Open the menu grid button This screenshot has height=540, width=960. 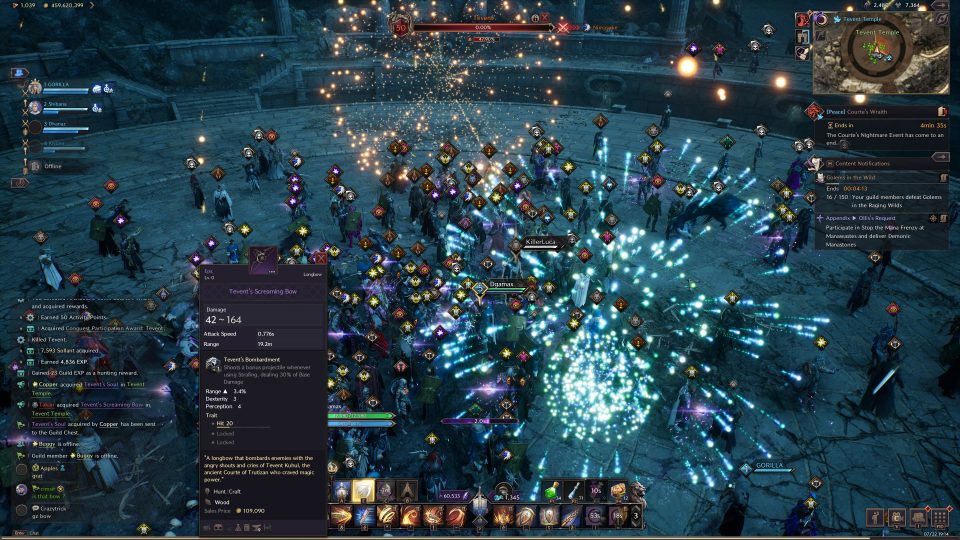[x=938, y=517]
